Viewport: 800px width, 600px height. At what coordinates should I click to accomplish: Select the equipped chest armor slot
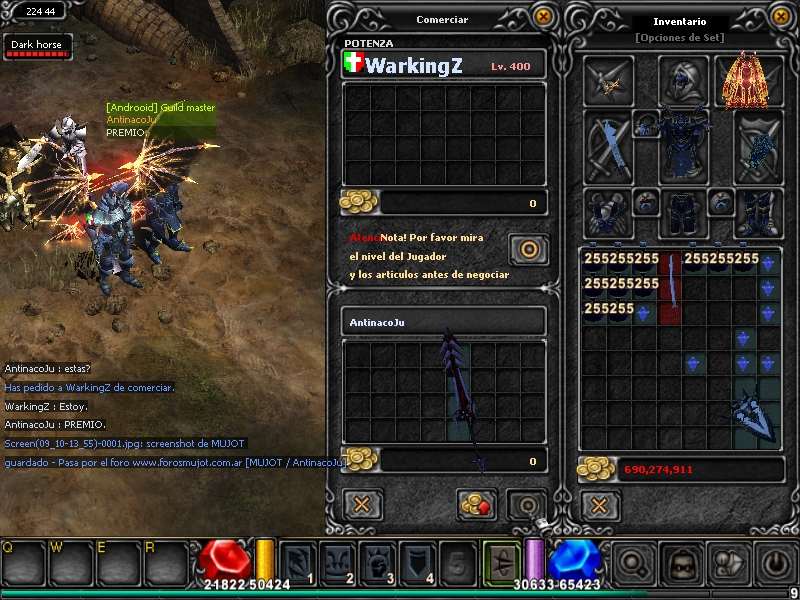[684, 145]
